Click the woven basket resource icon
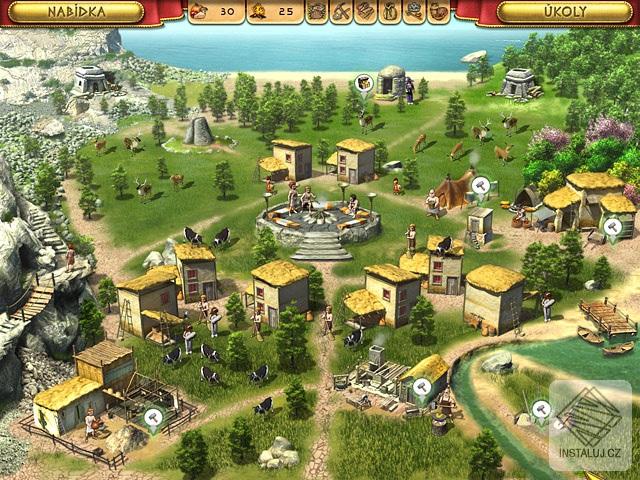Viewport: 640px width, 480px height. coord(317,13)
